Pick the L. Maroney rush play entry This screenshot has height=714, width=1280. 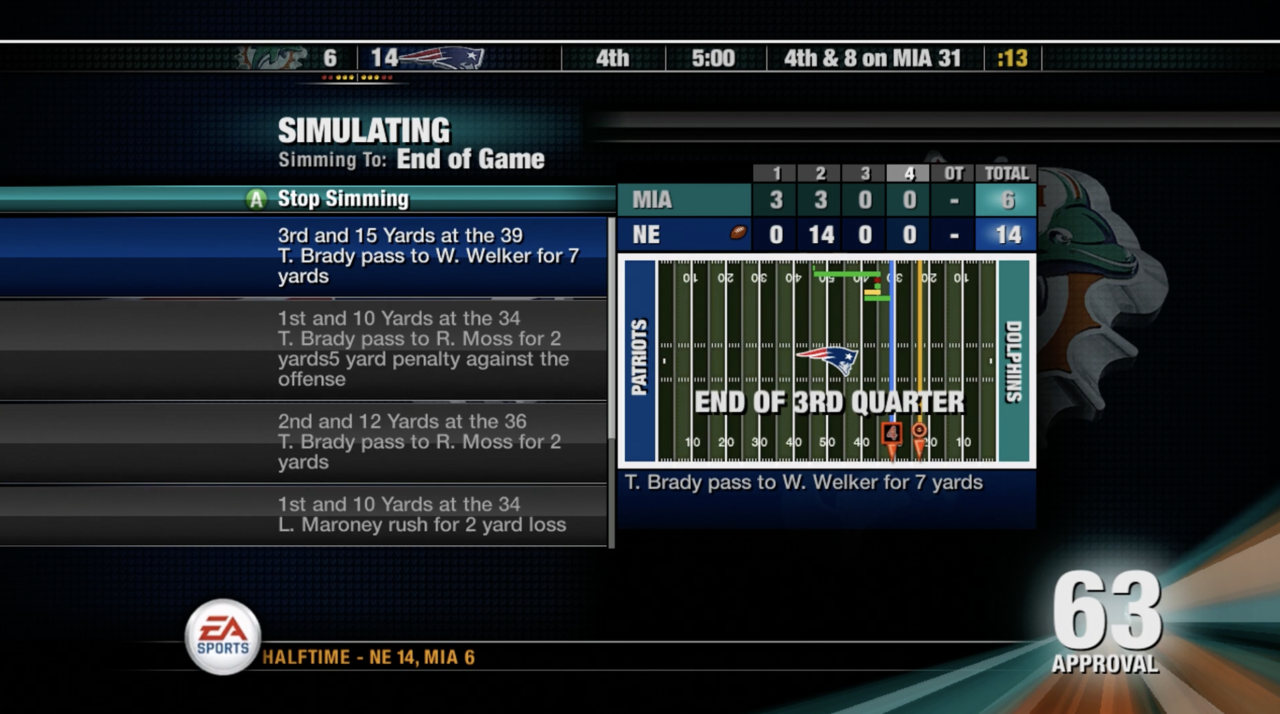click(x=421, y=515)
